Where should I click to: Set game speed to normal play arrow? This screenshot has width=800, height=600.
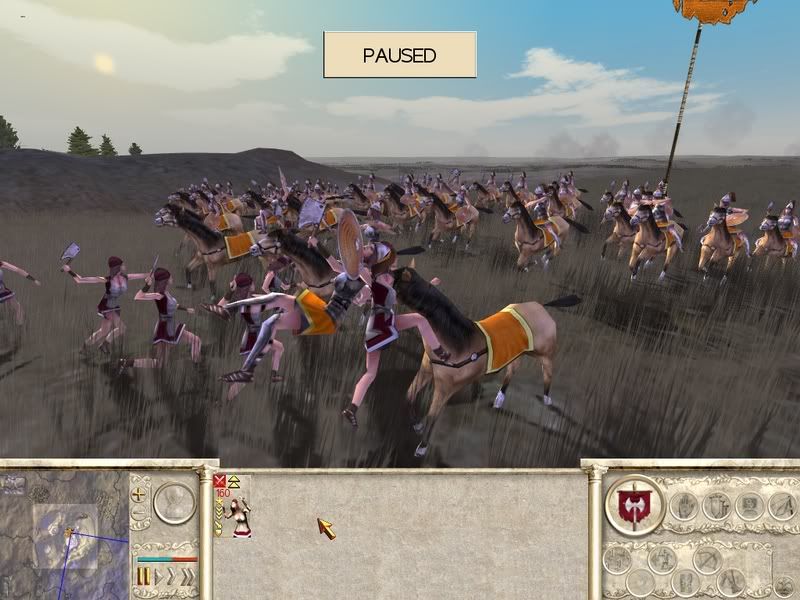(157, 576)
